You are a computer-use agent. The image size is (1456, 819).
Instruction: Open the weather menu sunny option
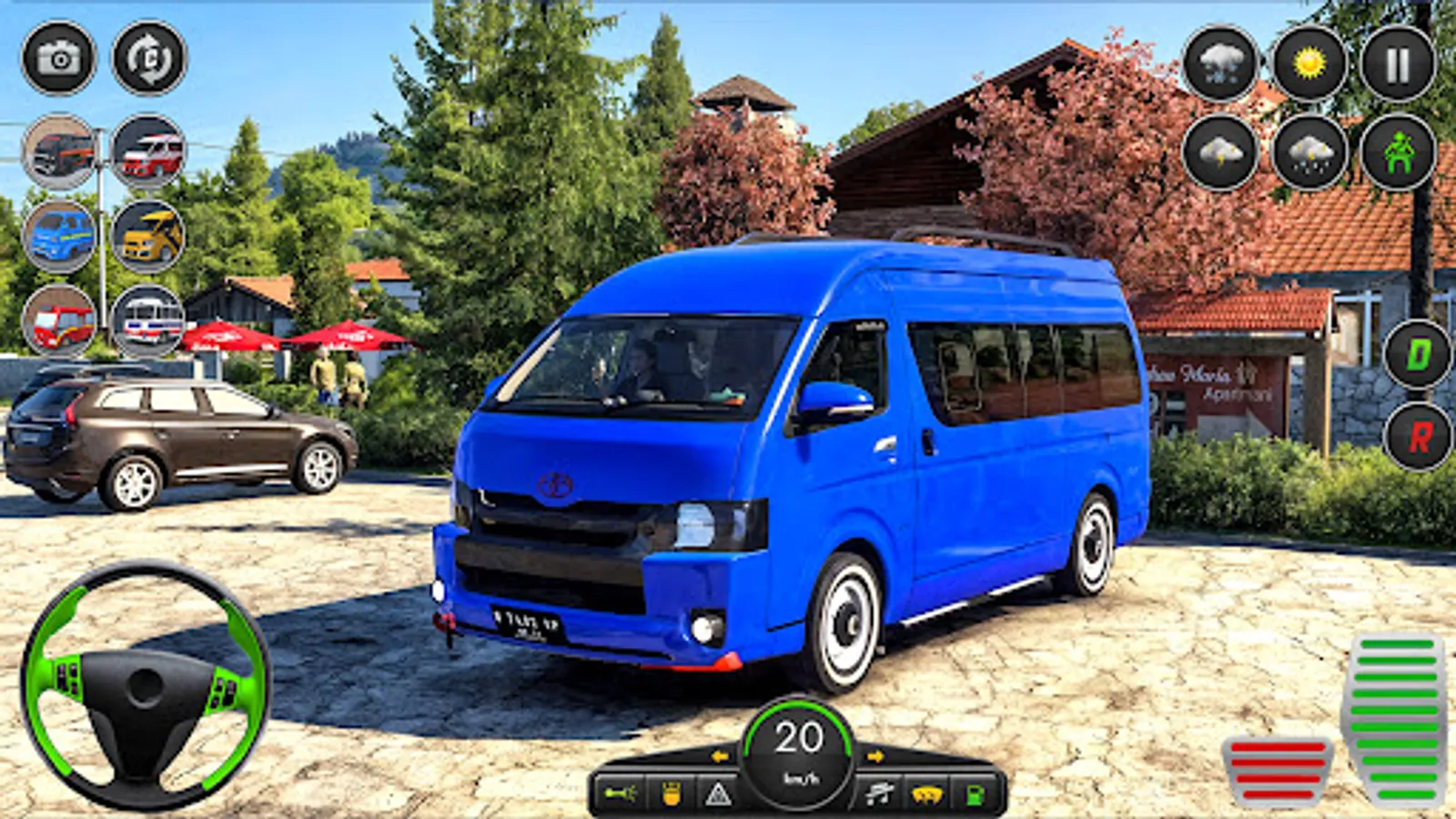pyautogui.click(x=1309, y=64)
